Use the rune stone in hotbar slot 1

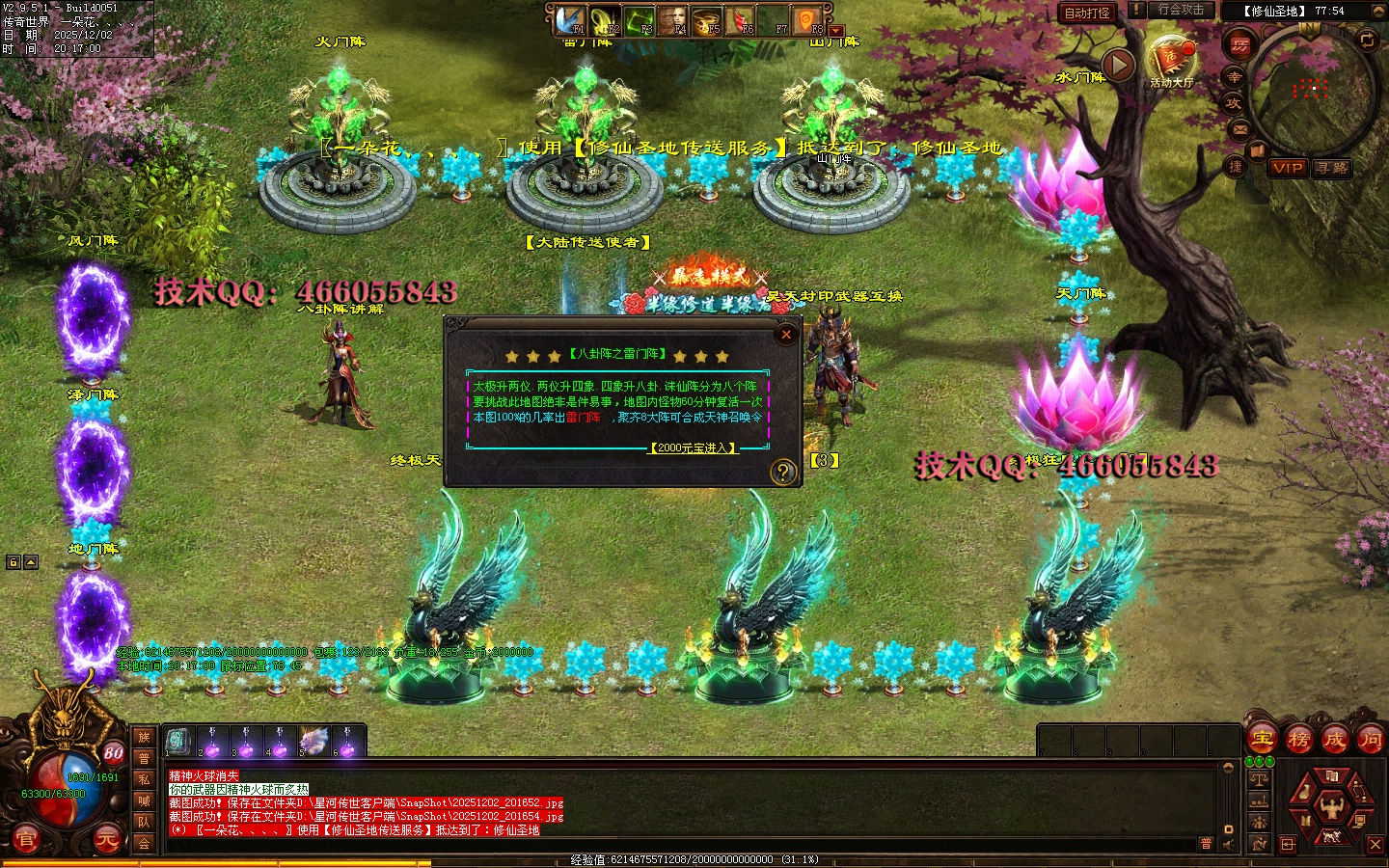(177, 742)
